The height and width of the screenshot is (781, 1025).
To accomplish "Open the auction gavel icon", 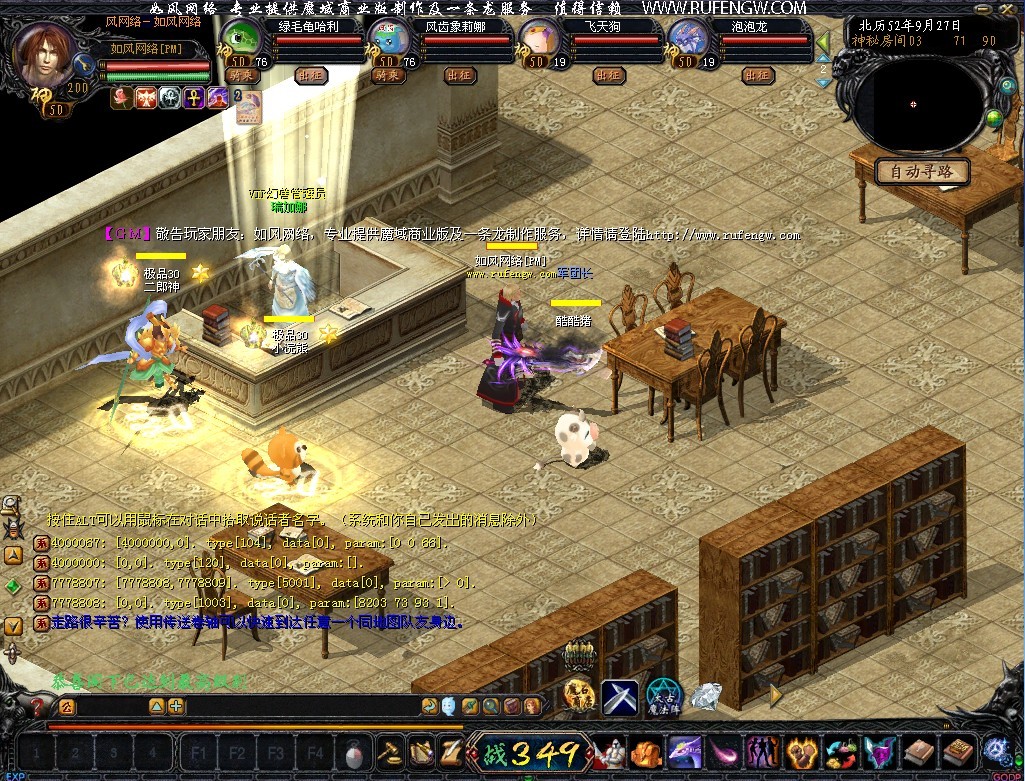I will pos(387,751).
